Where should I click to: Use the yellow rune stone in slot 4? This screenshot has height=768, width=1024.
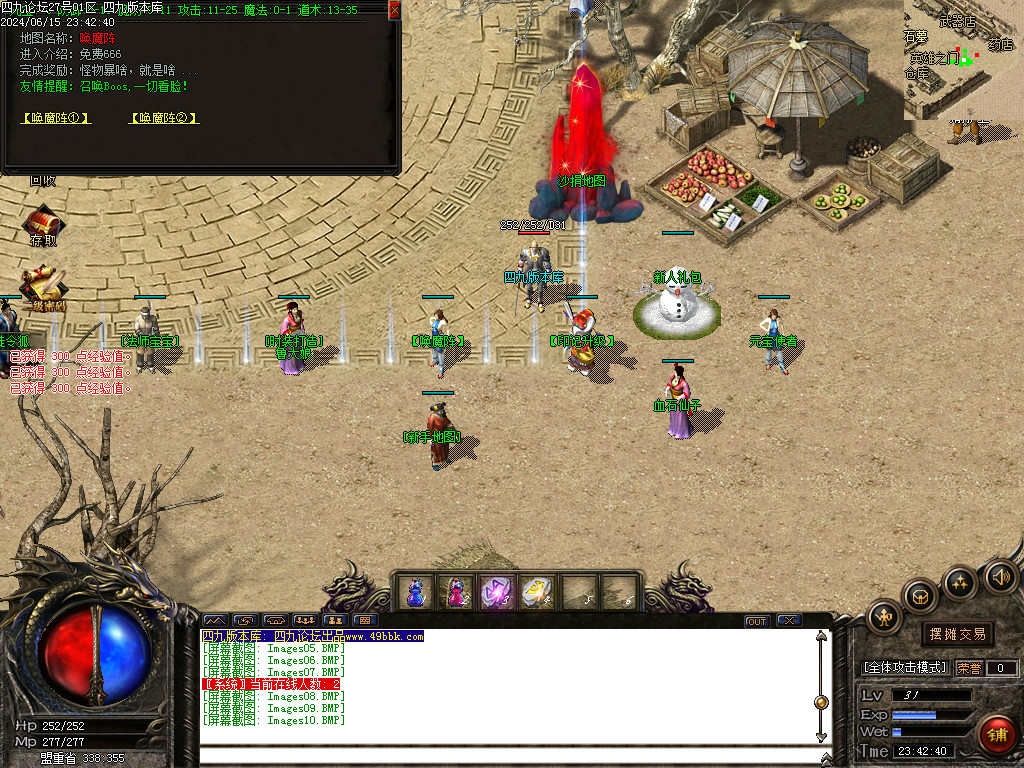point(538,593)
